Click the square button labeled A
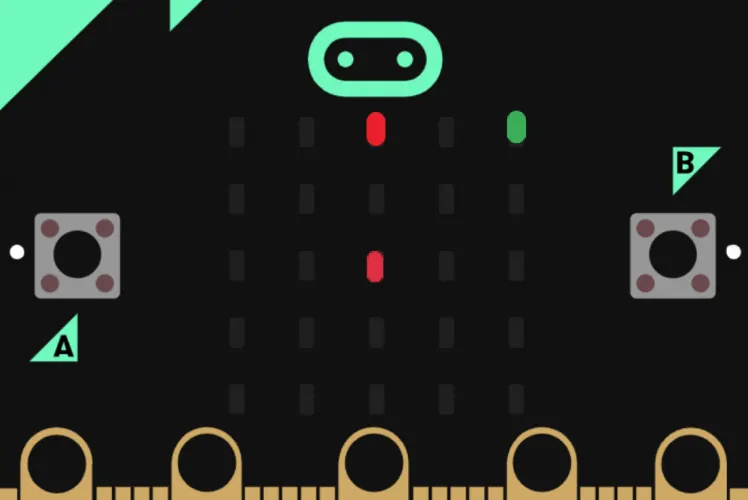 [77, 255]
